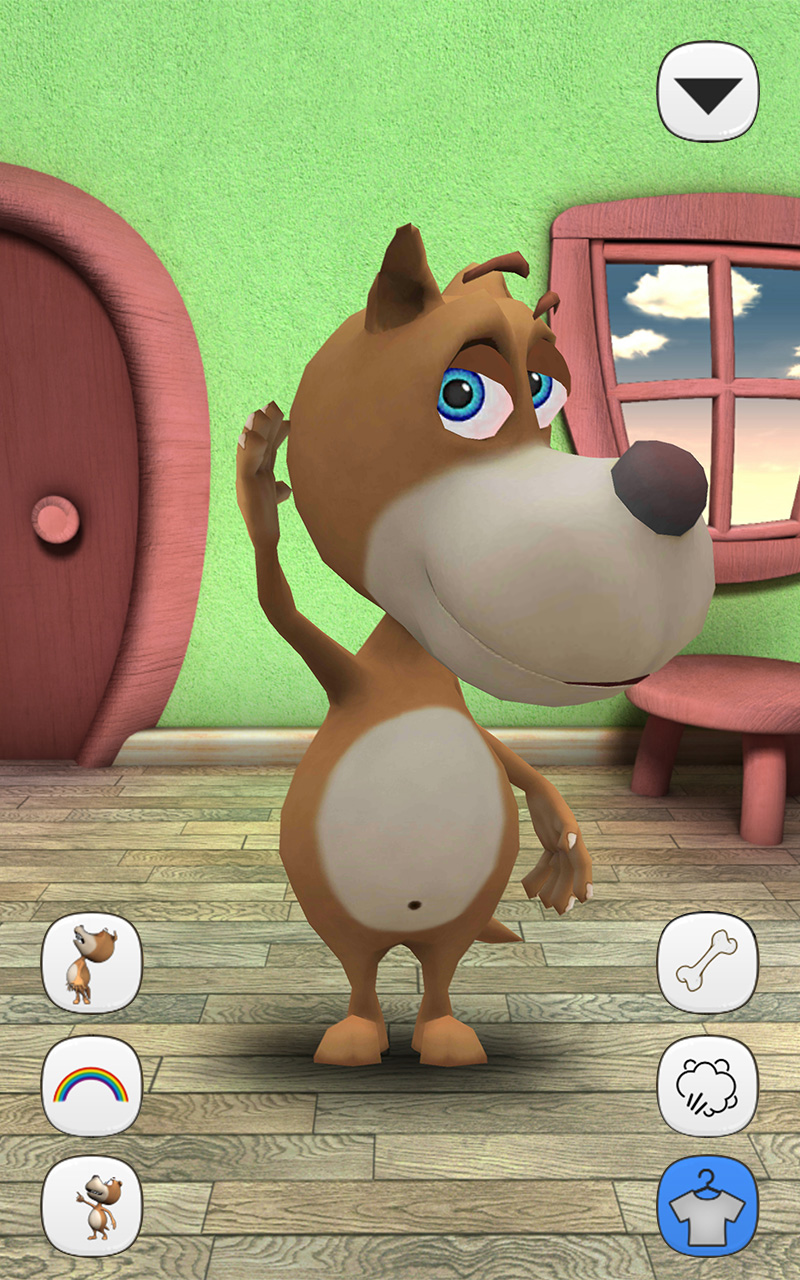
Task: Choose the pointing dog action button
Action: [92, 1206]
